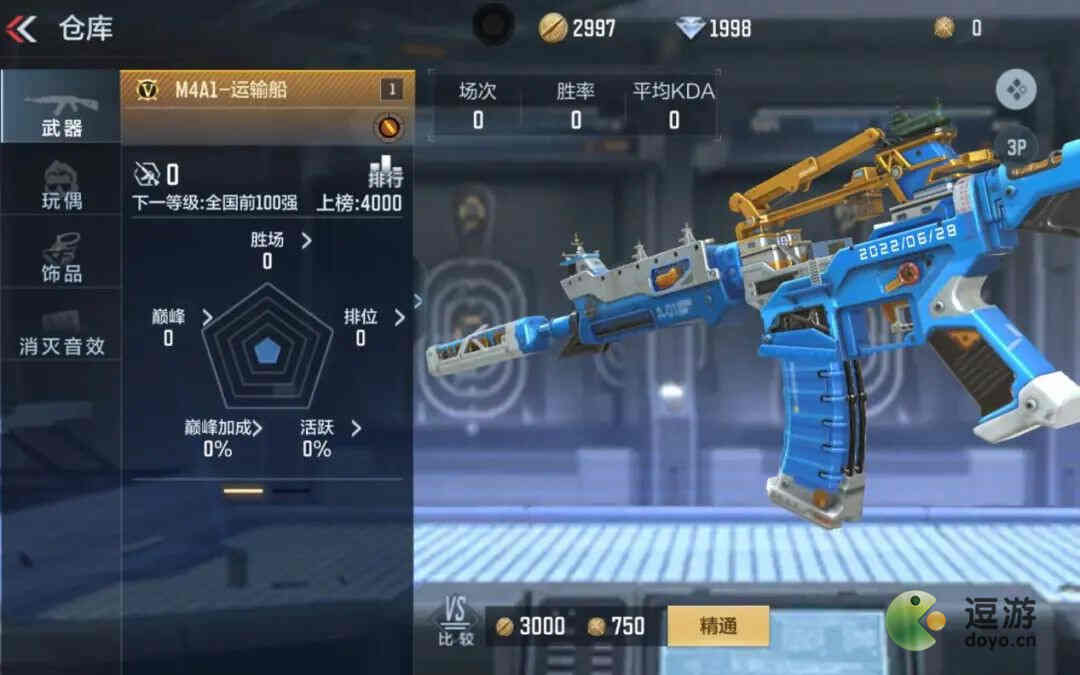Open the 巅峰加成 peak bonus details
Image resolution: width=1080 pixels, height=675 pixels.
coord(224,428)
